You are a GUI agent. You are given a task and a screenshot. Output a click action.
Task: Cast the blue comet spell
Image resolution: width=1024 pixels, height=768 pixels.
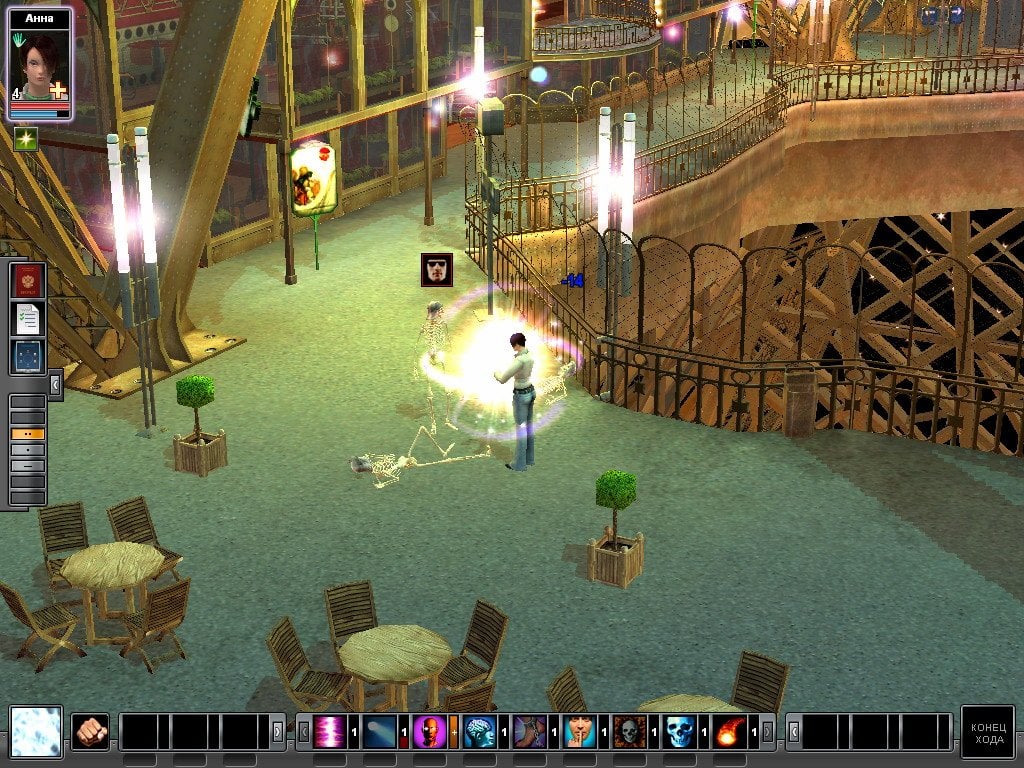click(380, 732)
